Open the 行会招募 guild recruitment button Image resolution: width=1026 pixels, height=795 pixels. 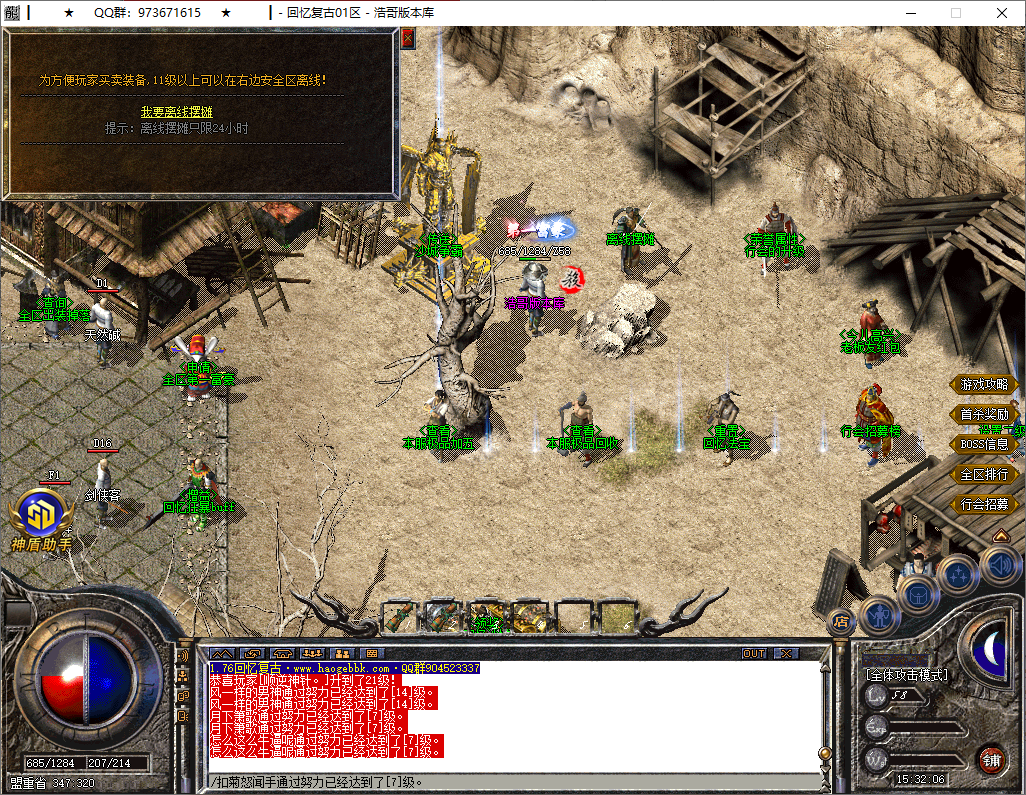(x=984, y=504)
